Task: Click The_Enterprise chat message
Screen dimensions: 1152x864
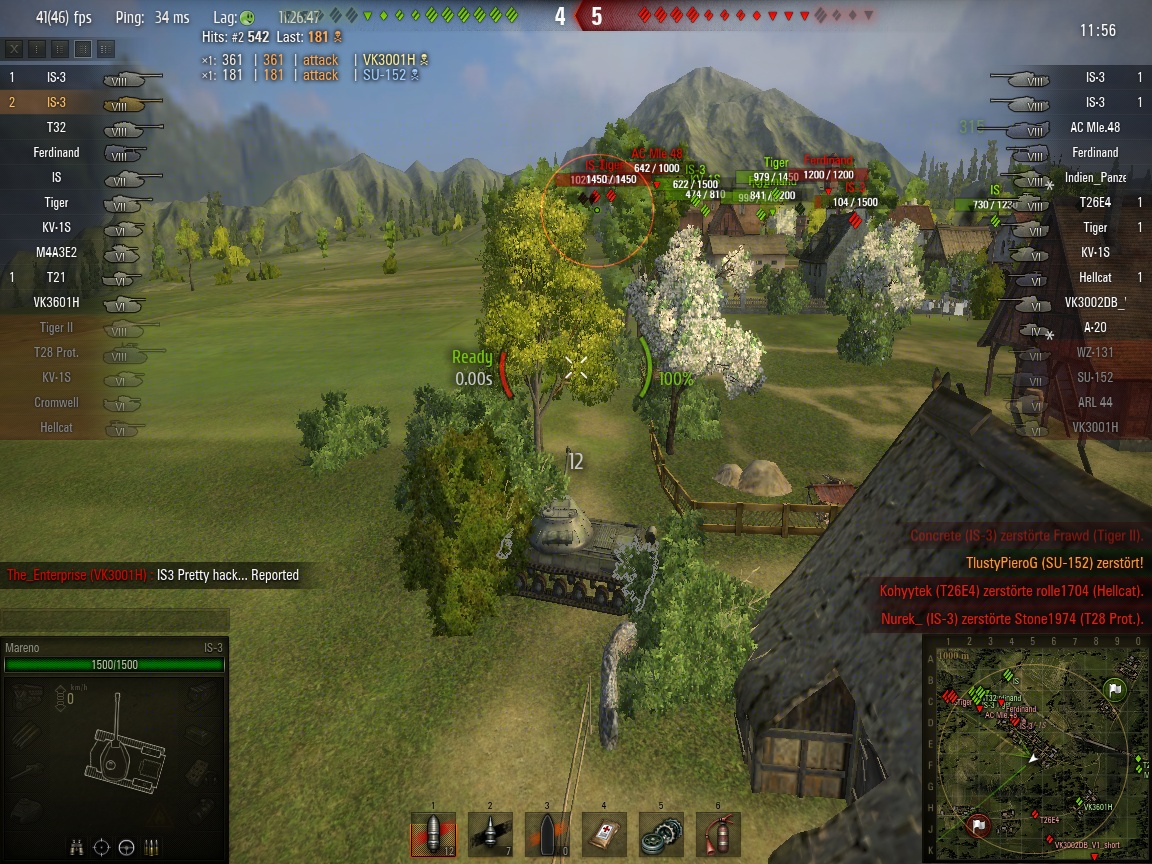Action: click(153, 575)
